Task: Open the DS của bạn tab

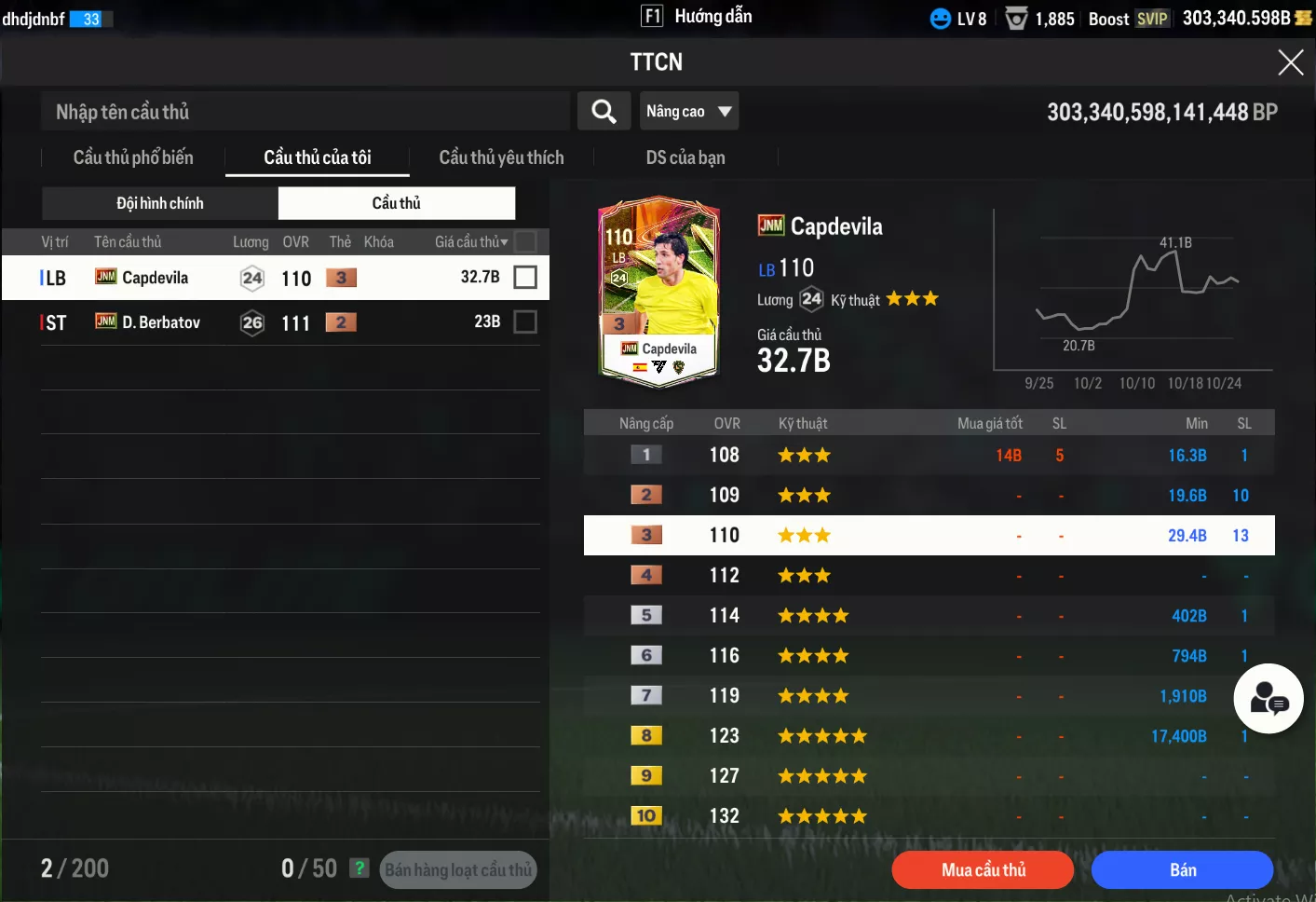Action: point(685,157)
